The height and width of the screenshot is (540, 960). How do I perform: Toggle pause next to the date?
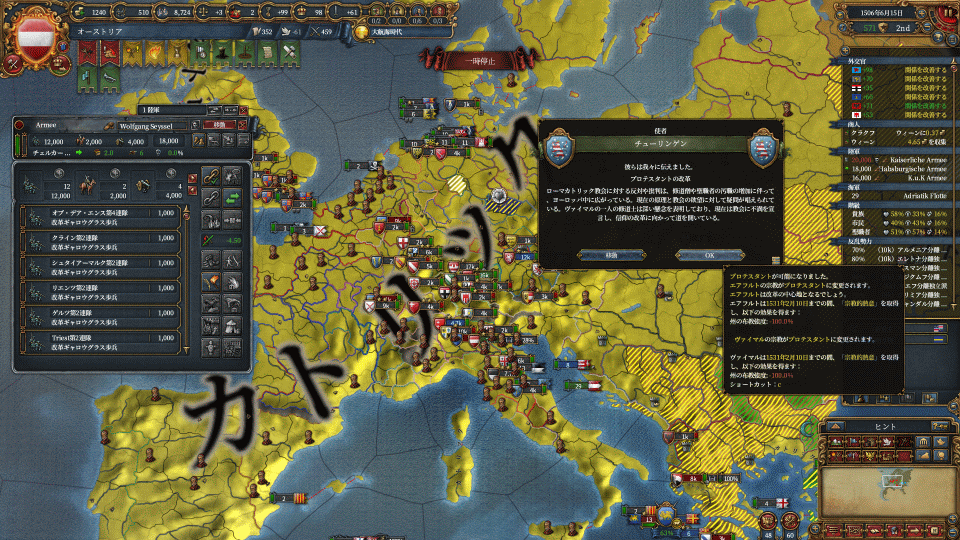point(946,12)
